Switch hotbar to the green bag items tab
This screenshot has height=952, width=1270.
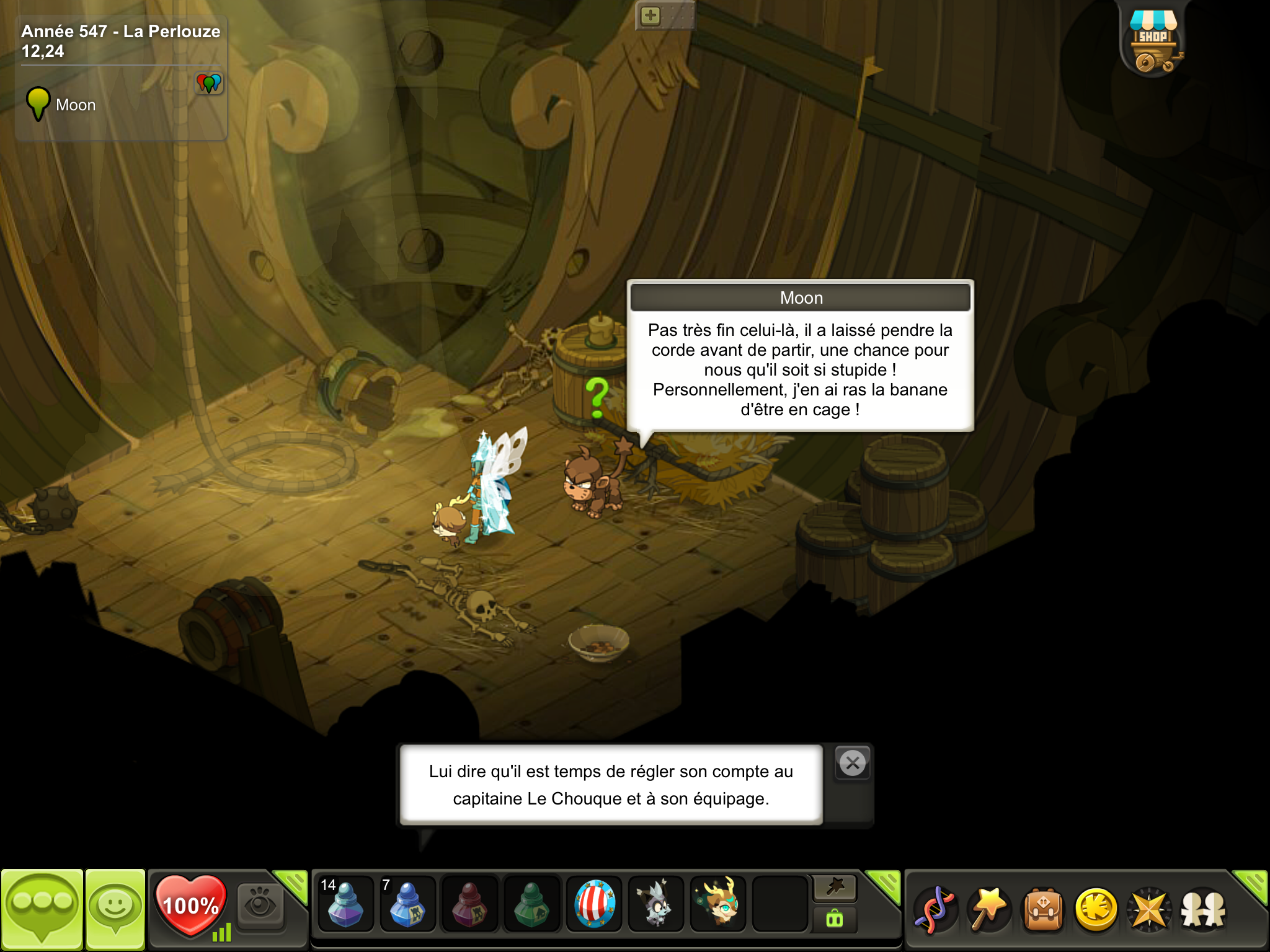click(x=835, y=919)
